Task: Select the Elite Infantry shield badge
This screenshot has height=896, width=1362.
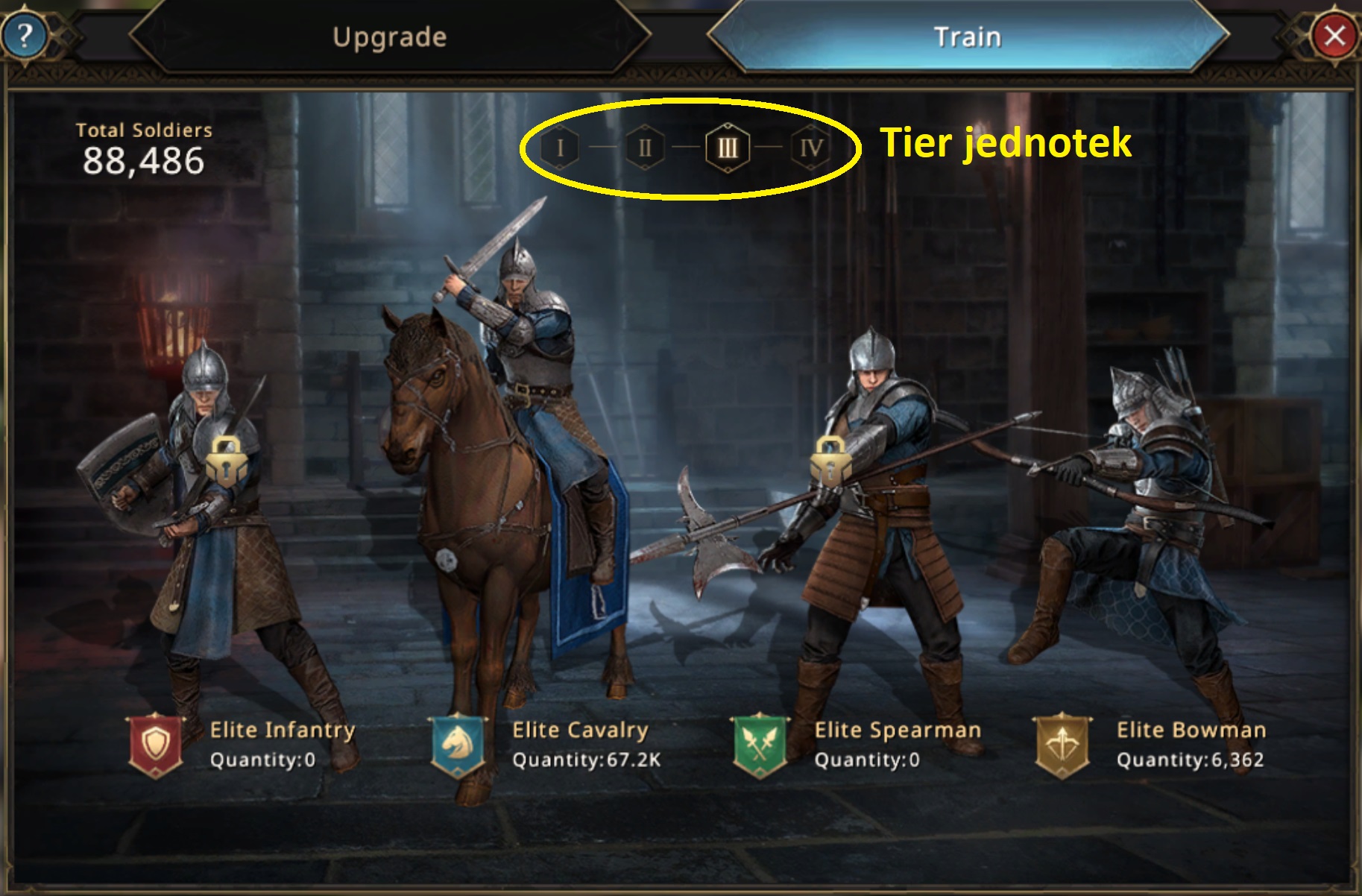Action: click(x=156, y=745)
